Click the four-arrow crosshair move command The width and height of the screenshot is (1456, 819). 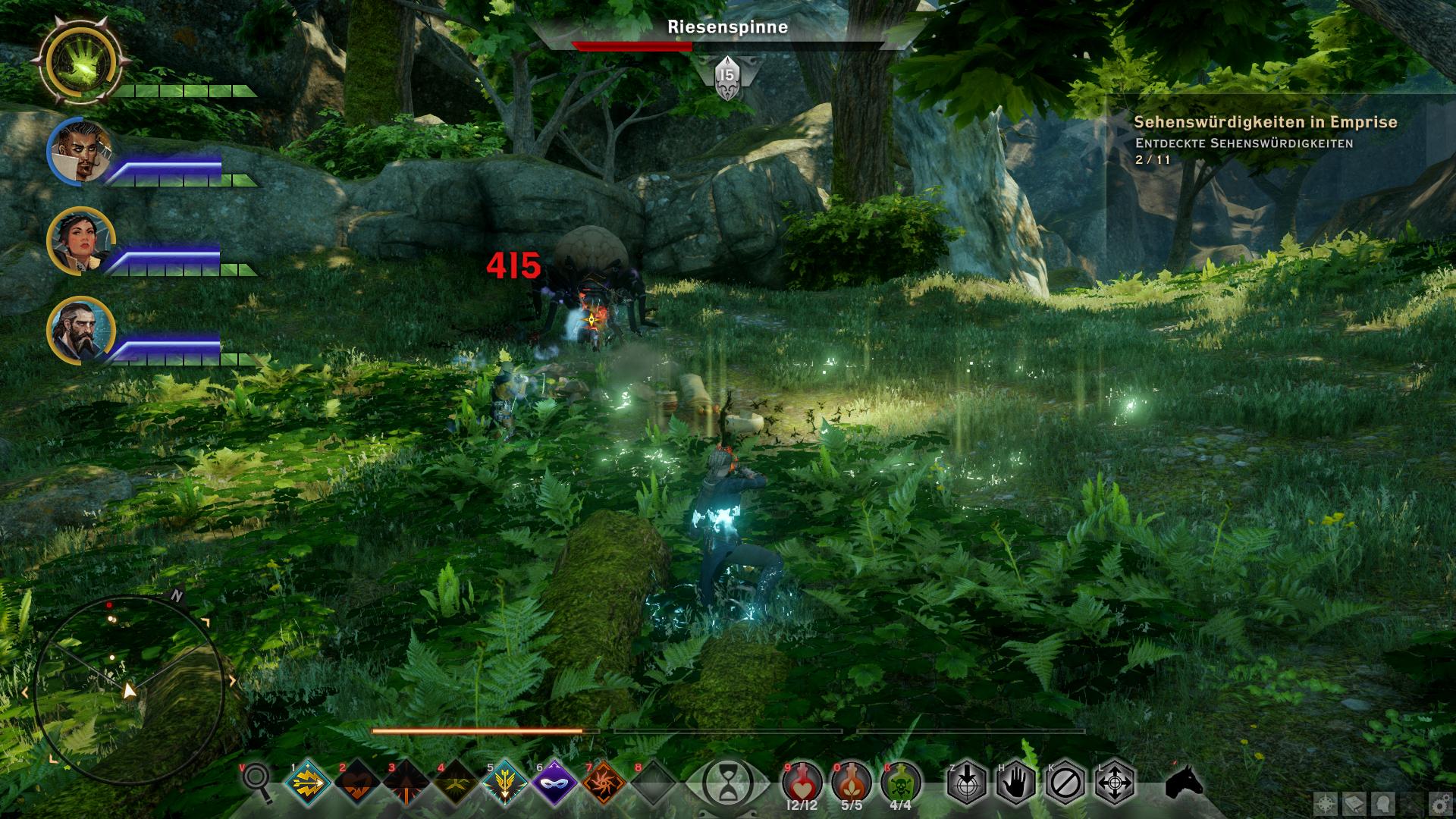click(1114, 782)
